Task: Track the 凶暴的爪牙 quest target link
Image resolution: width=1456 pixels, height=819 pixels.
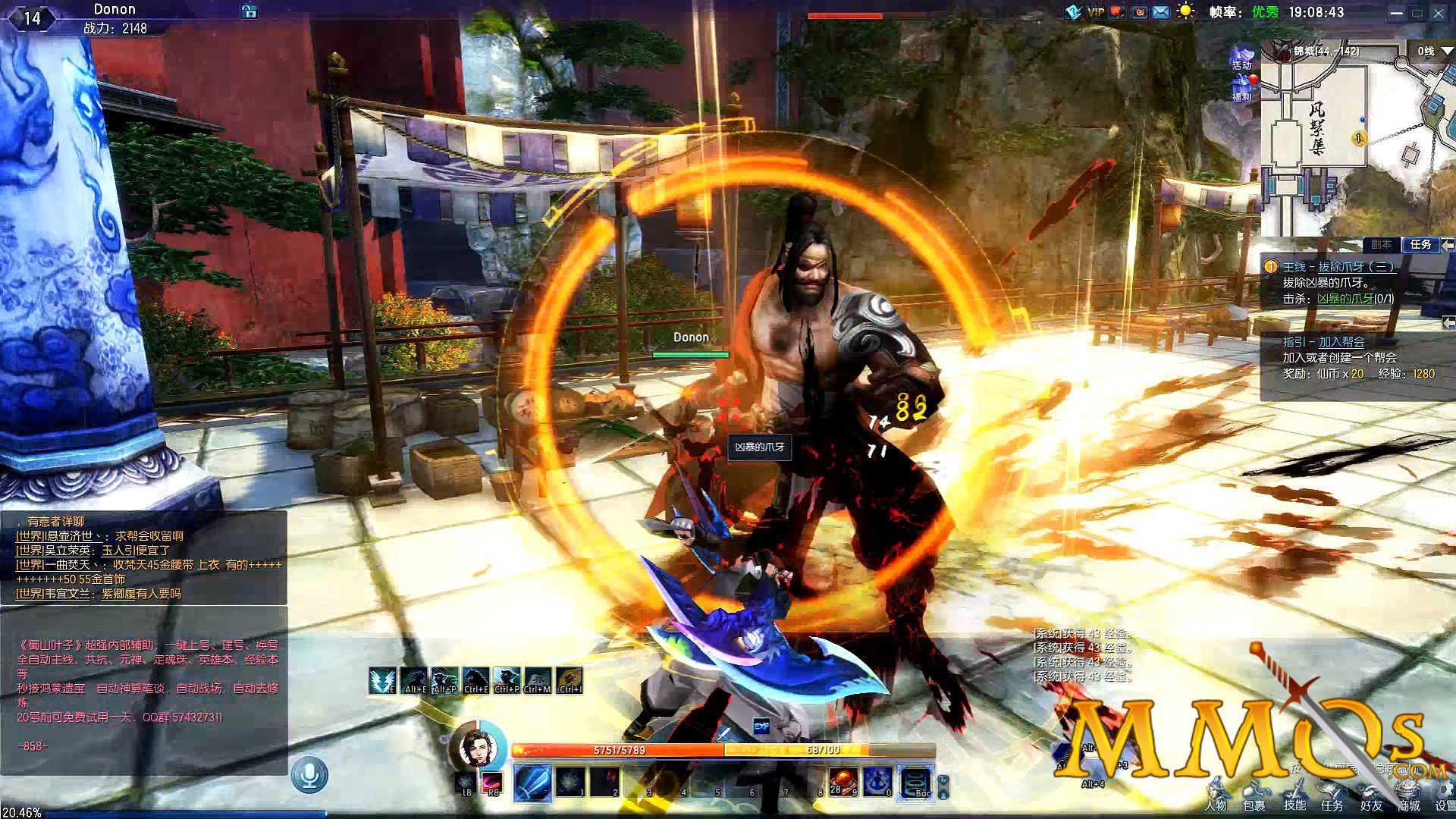Action: [x=1345, y=299]
